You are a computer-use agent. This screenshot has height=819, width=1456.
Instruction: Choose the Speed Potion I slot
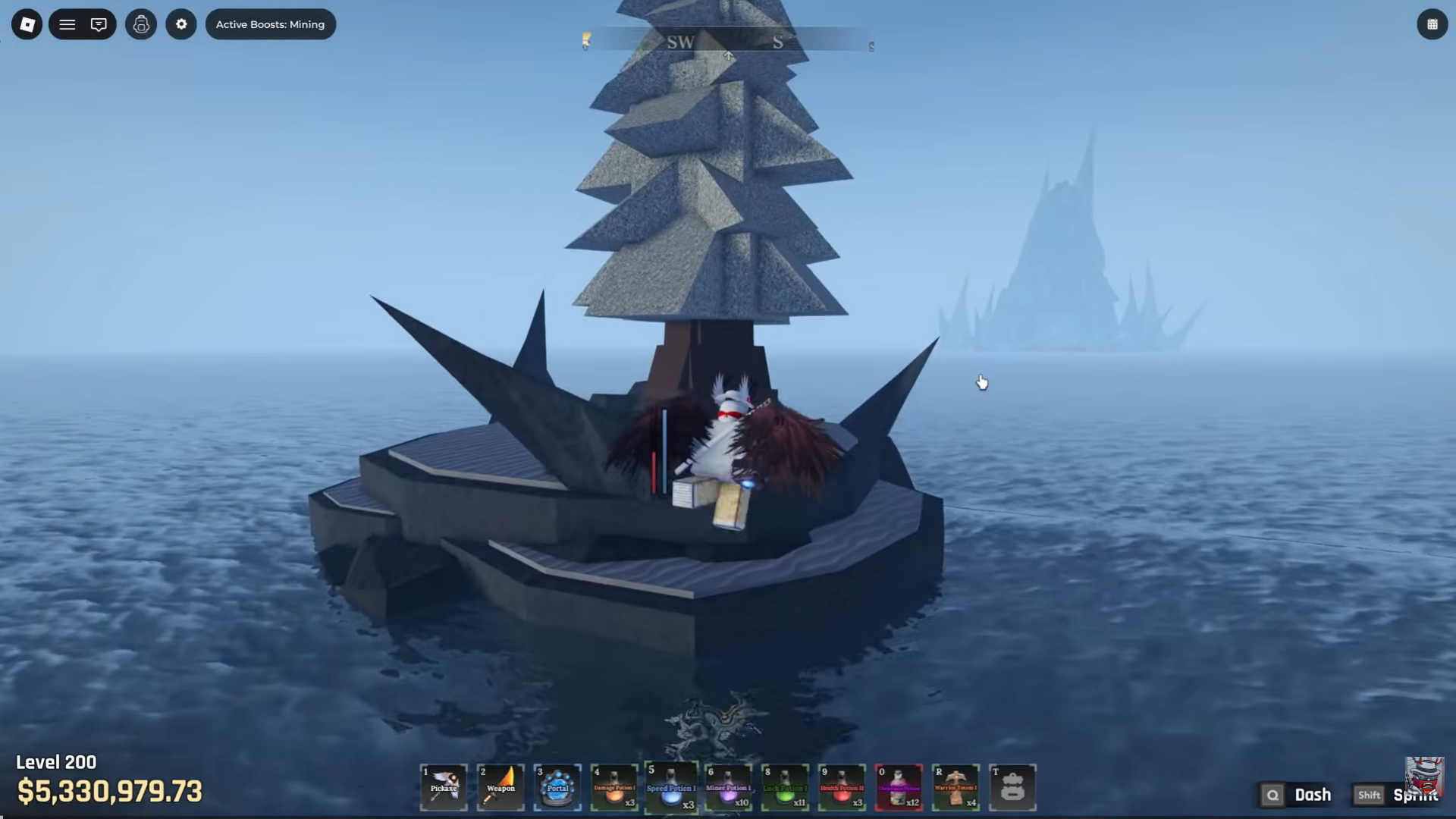pyautogui.click(x=671, y=787)
